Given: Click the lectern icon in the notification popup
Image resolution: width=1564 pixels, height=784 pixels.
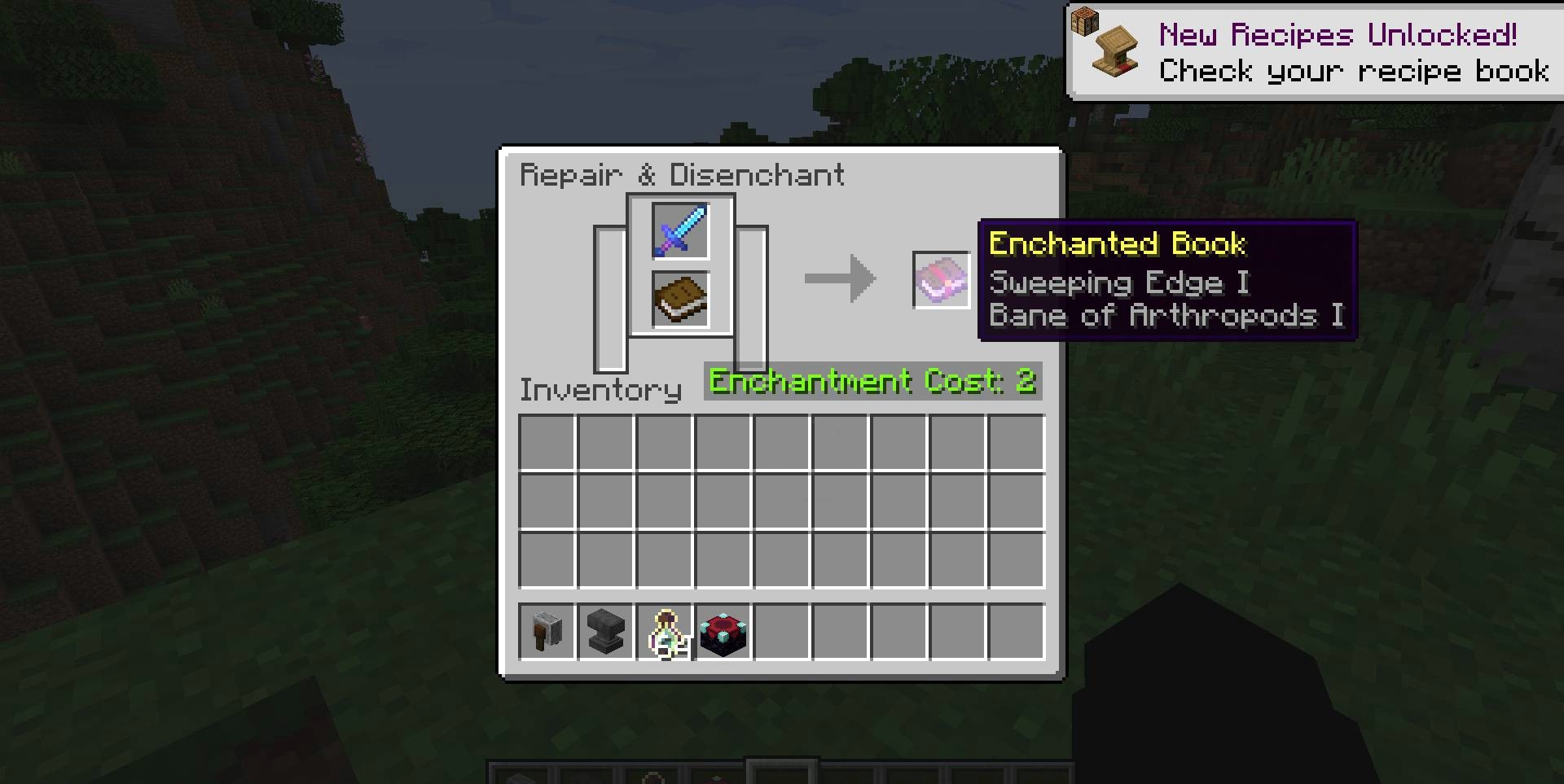Looking at the screenshot, I should click(x=1114, y=50).
